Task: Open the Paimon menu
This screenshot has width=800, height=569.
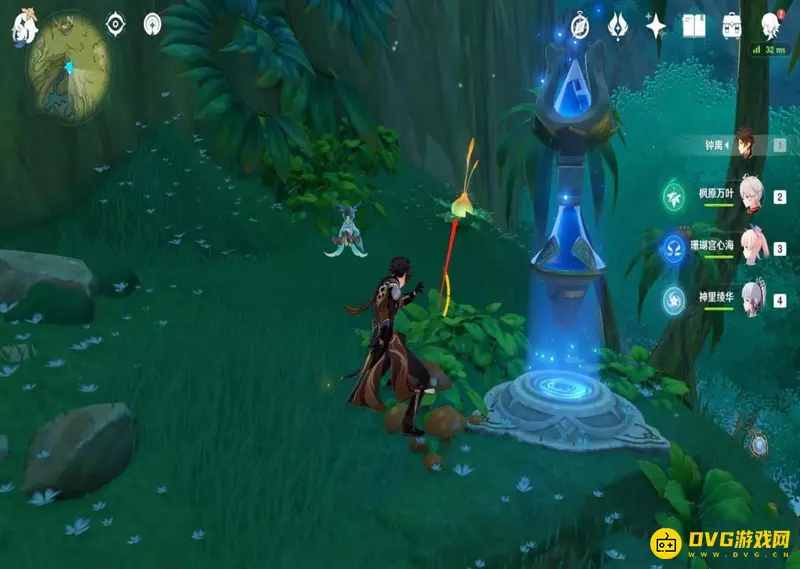Action: (x=23, y=27)
